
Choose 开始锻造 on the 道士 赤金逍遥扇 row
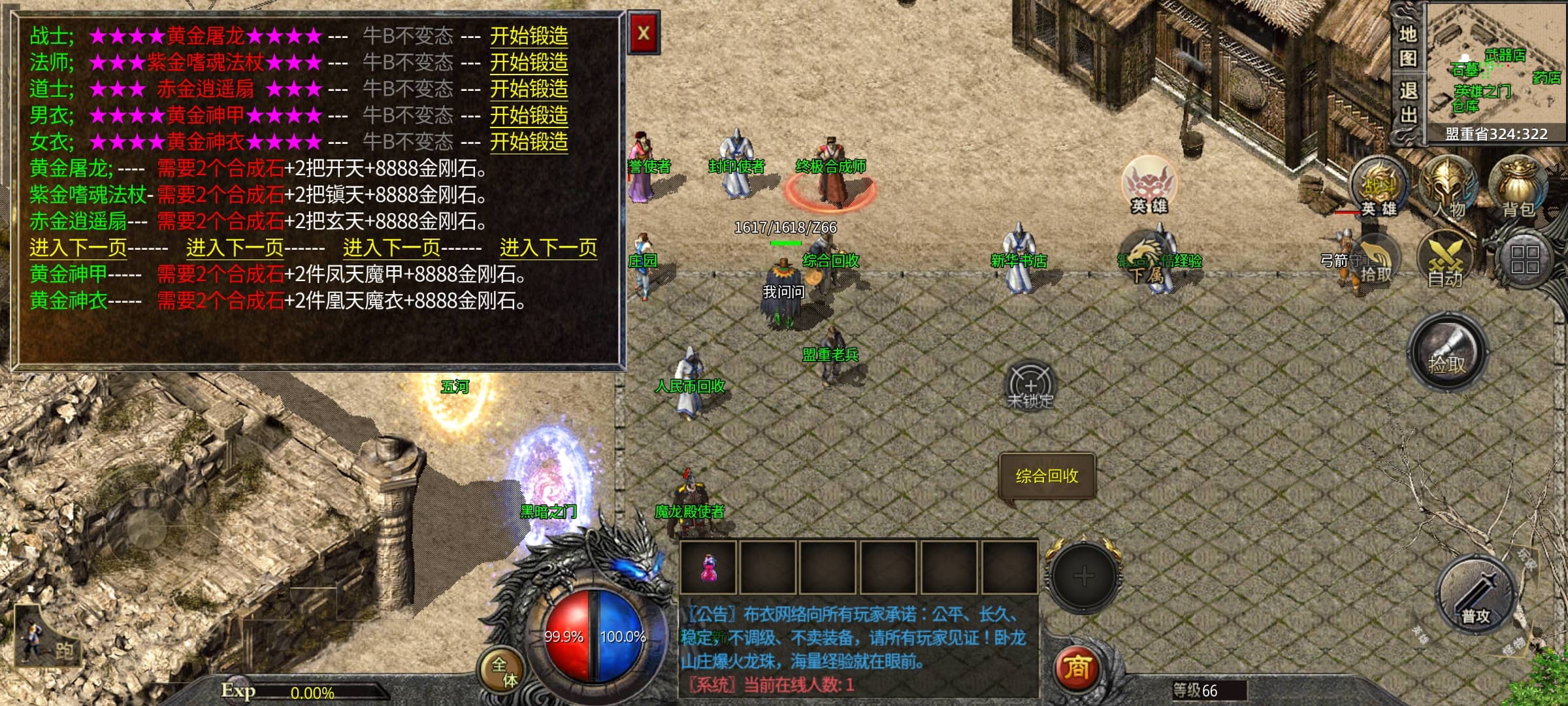(529, 89)
